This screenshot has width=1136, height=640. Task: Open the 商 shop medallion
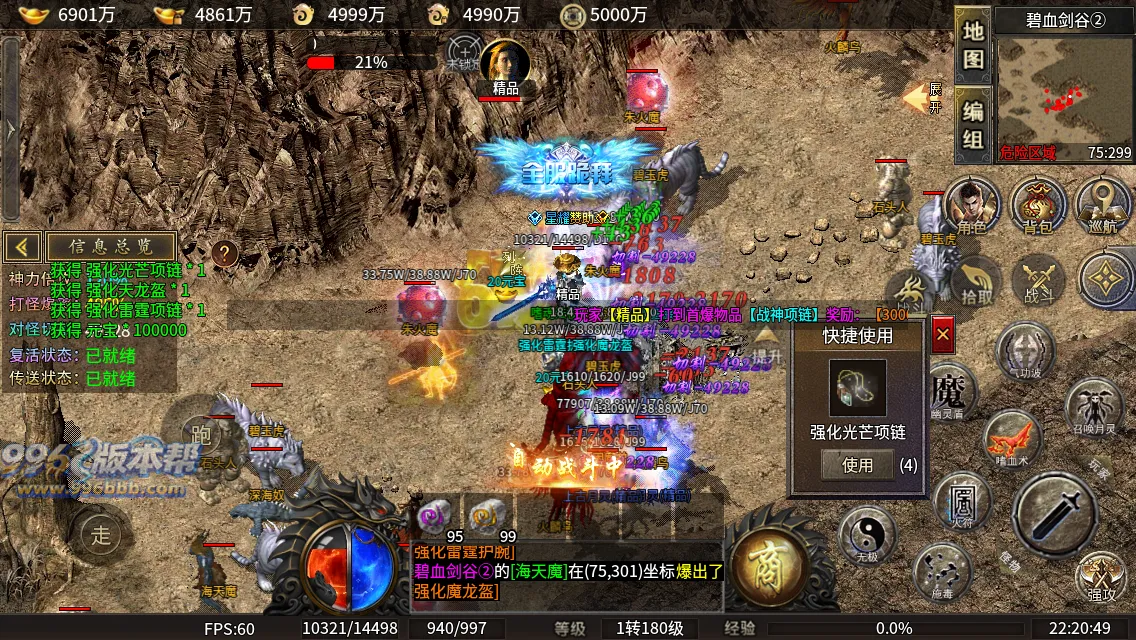click(x=770, y=566)
